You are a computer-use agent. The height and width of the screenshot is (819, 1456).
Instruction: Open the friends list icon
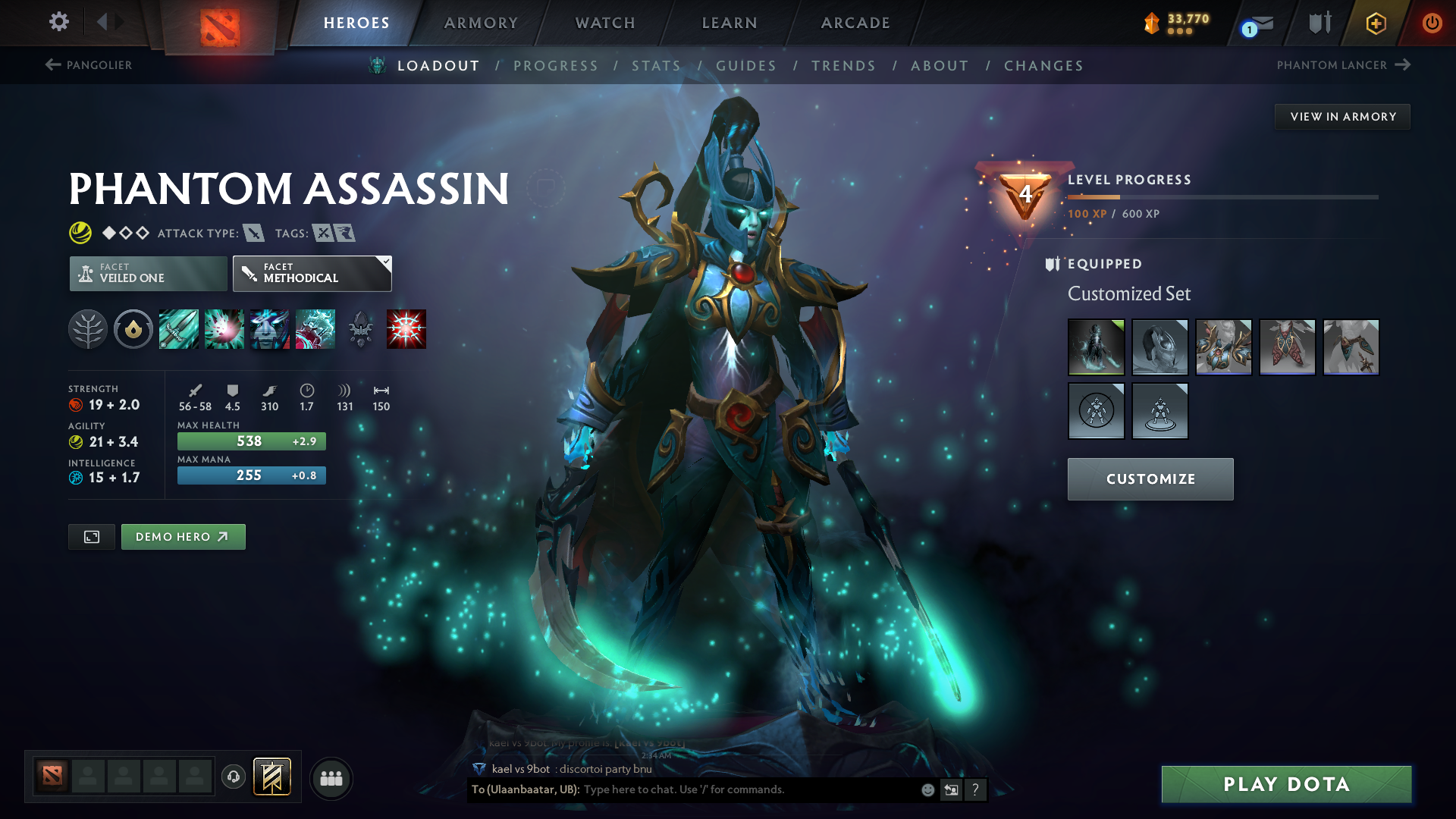[331, 777]
